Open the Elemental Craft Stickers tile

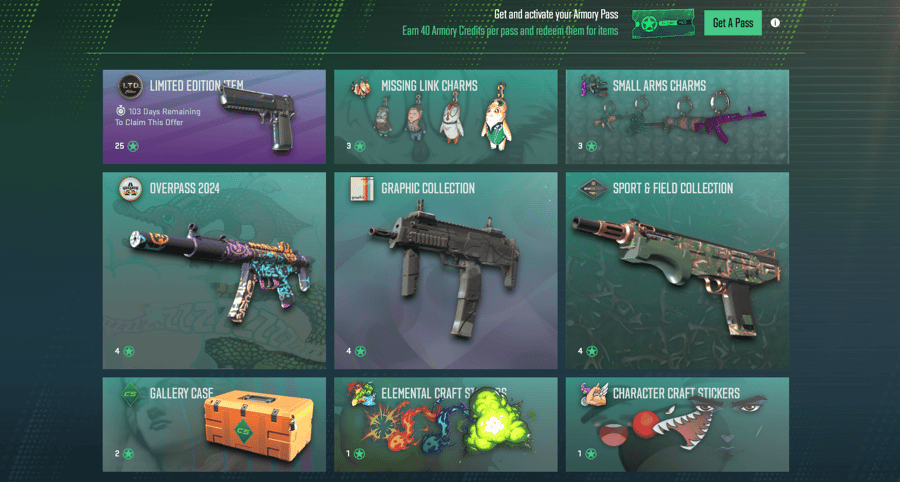pyautogui.click(x=445, y=424)
